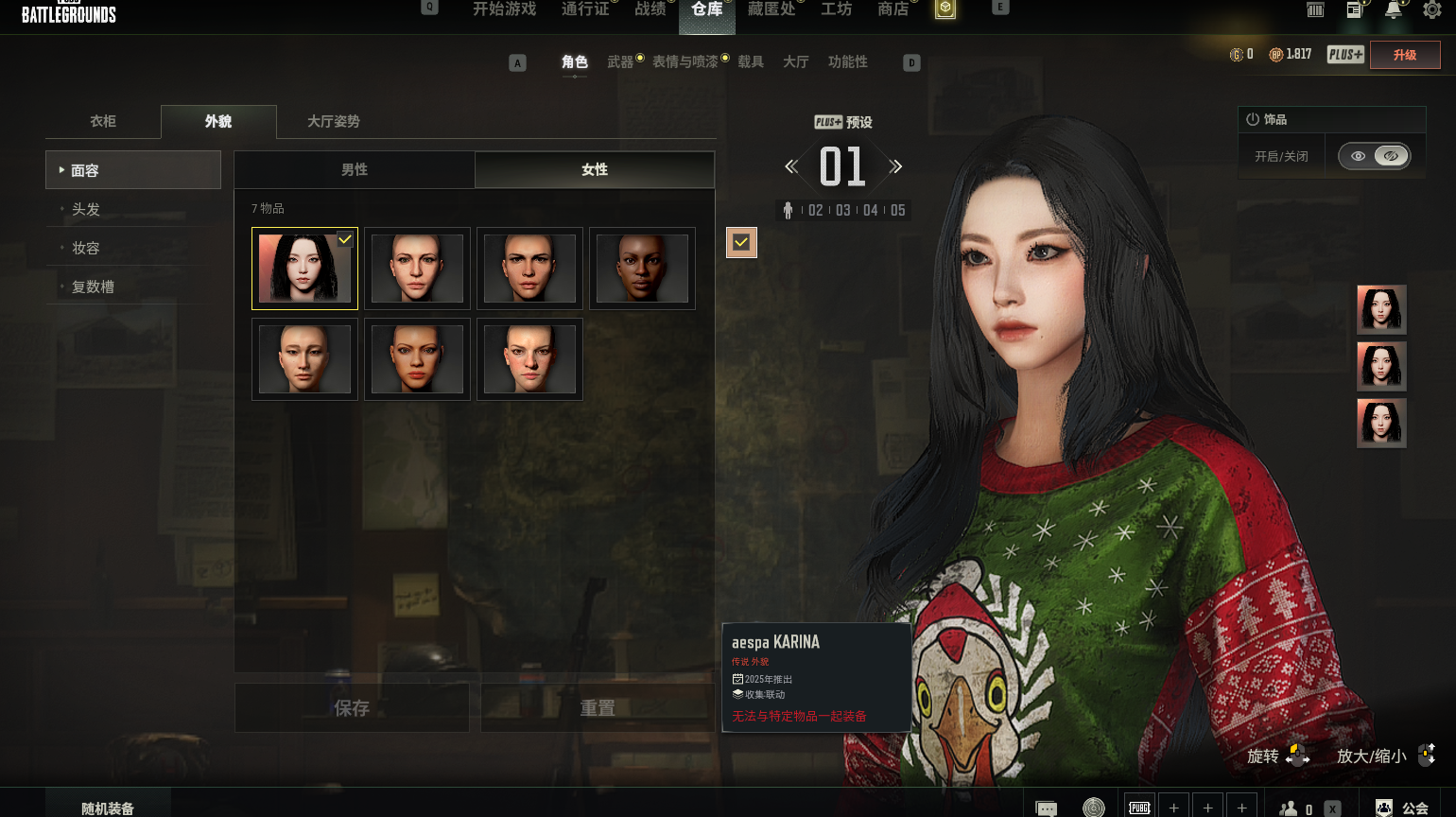Select the aespa KARINA face thumbnail
Screen dimensions: 1456x817
[x=304, y=269]
